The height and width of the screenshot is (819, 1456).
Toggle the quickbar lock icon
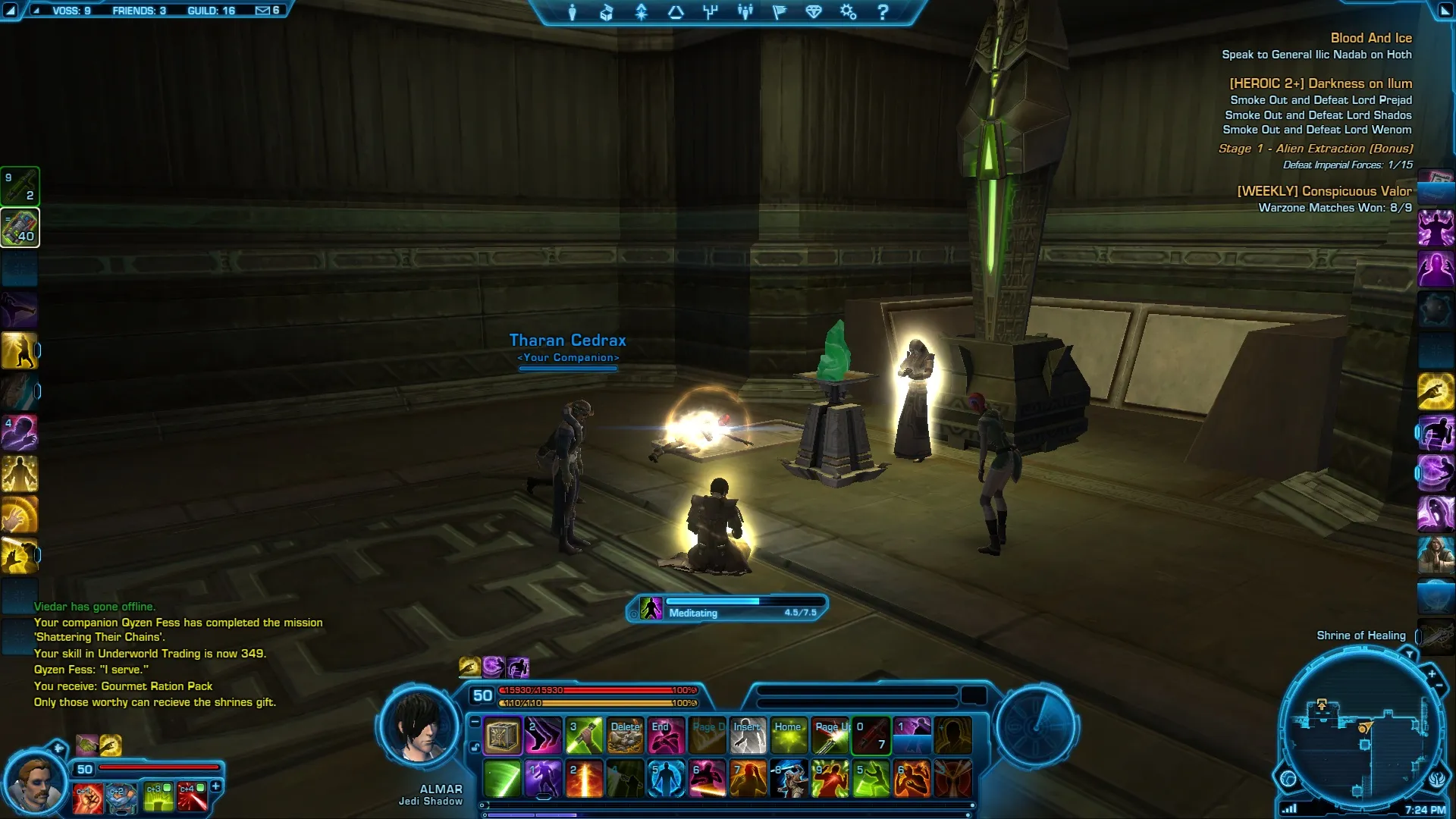(x=475, y=747)
